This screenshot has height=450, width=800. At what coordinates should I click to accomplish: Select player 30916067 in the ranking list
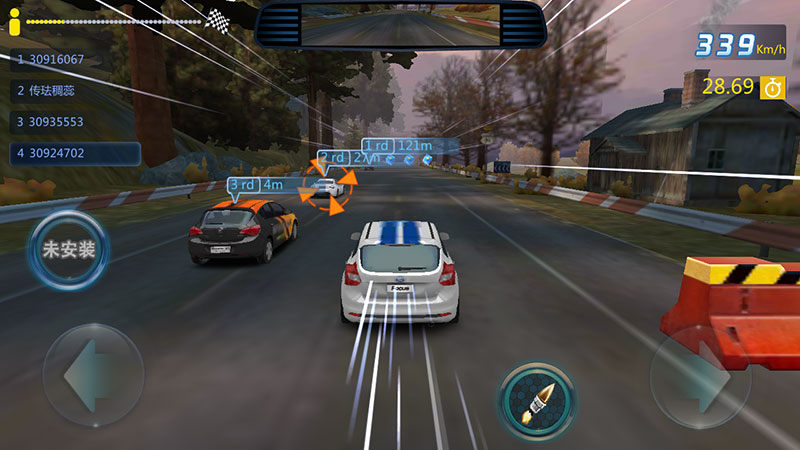click(x=70, y=59)
